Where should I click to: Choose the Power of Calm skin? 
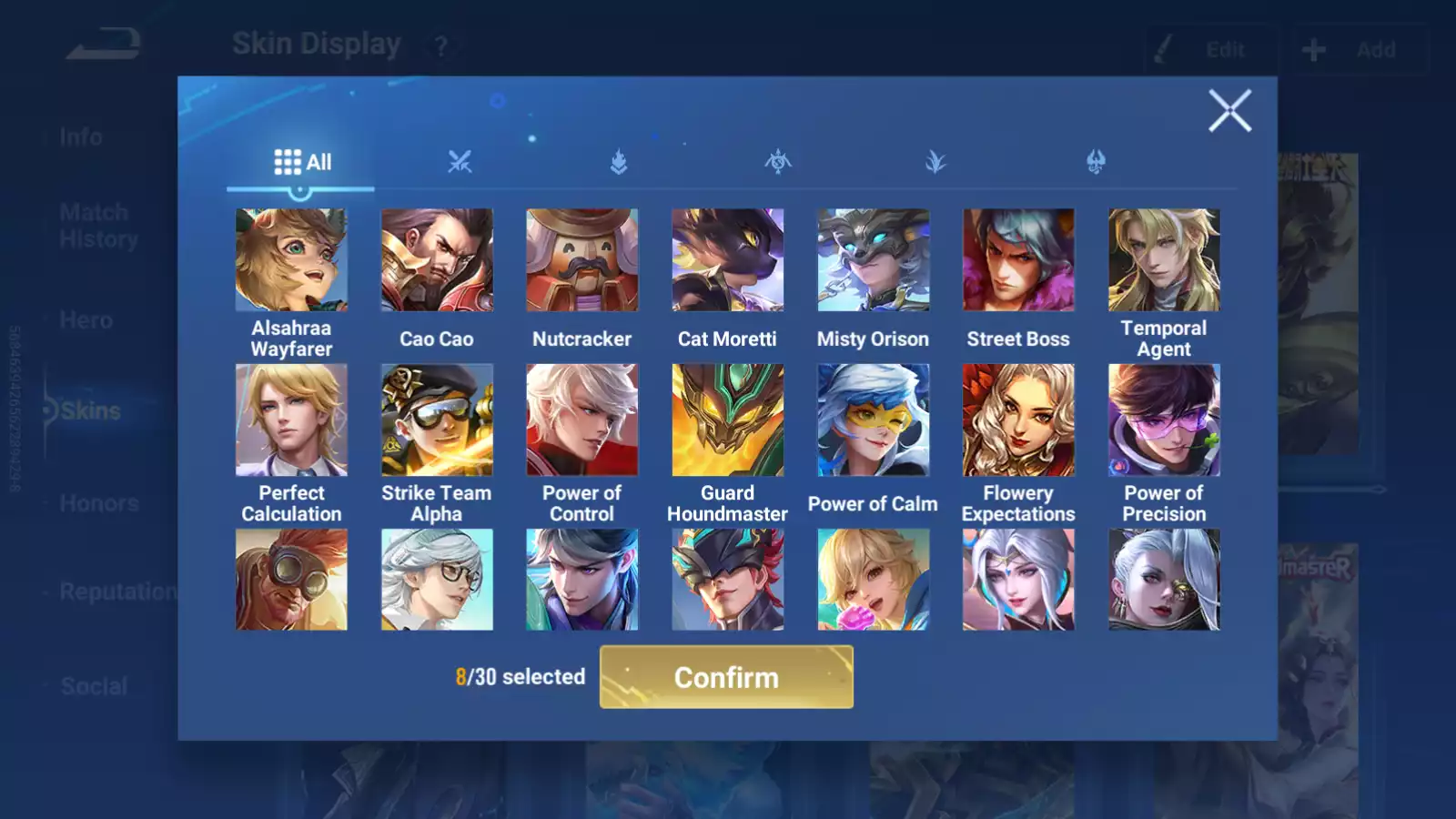point(873,420)
